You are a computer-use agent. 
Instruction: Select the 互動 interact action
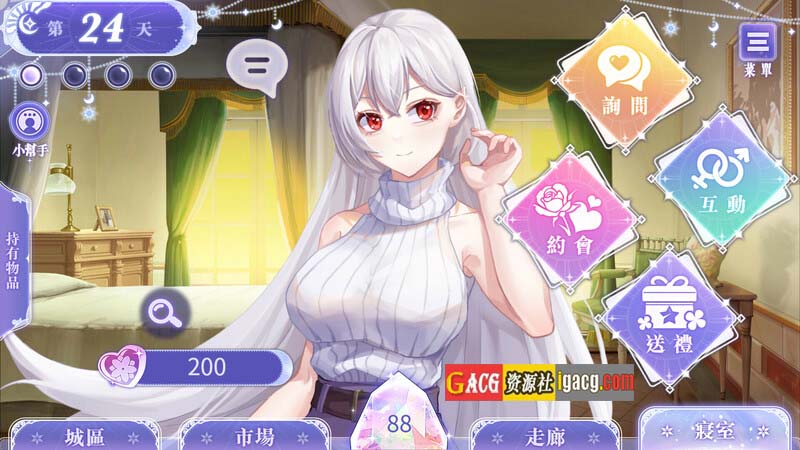(x=722, y=179)
